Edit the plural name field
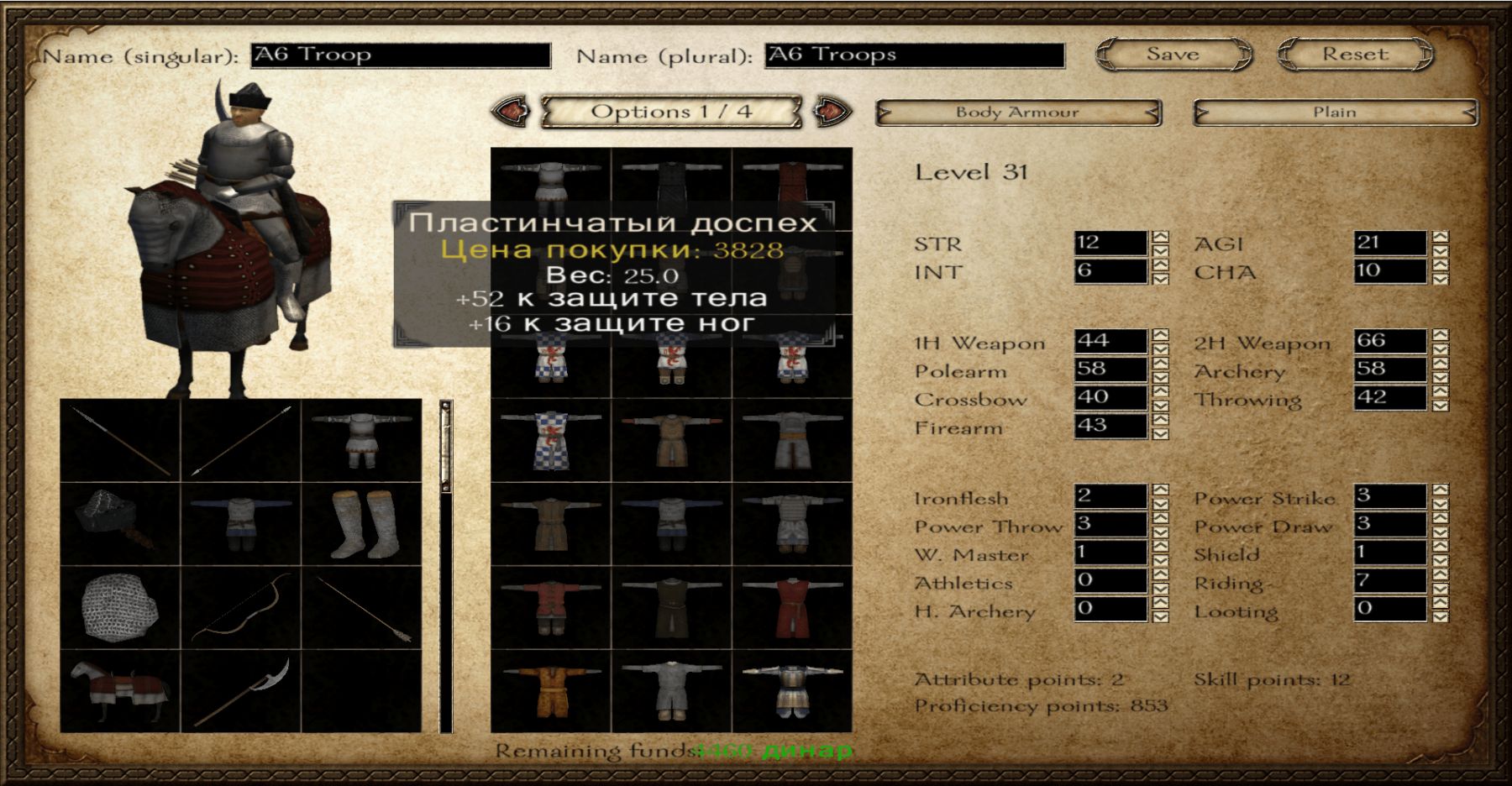The image size is (1512, 786). [915, 55]
